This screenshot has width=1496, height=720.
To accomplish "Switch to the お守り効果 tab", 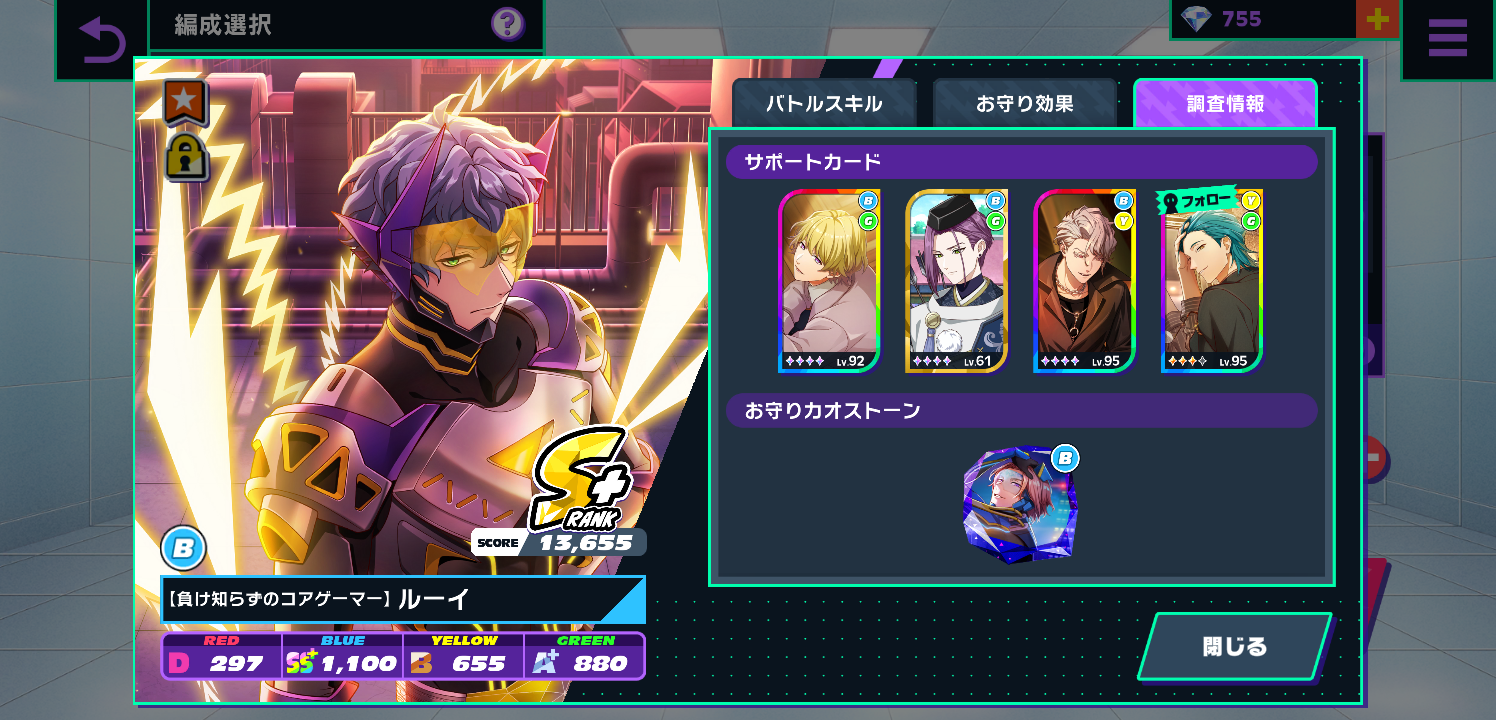I will 1024,104.
